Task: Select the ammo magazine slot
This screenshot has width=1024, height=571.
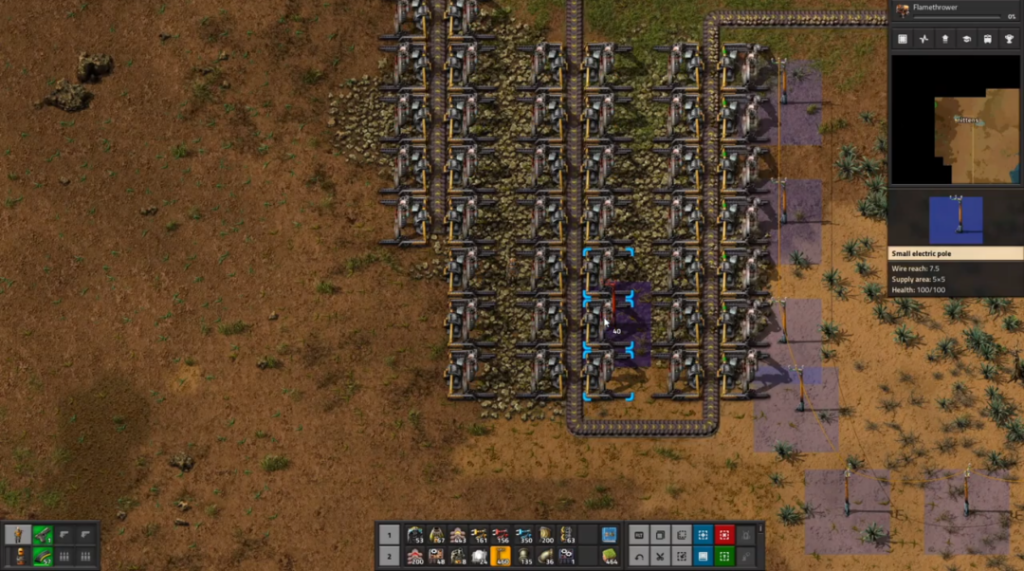Action: [x=41, y=556]
